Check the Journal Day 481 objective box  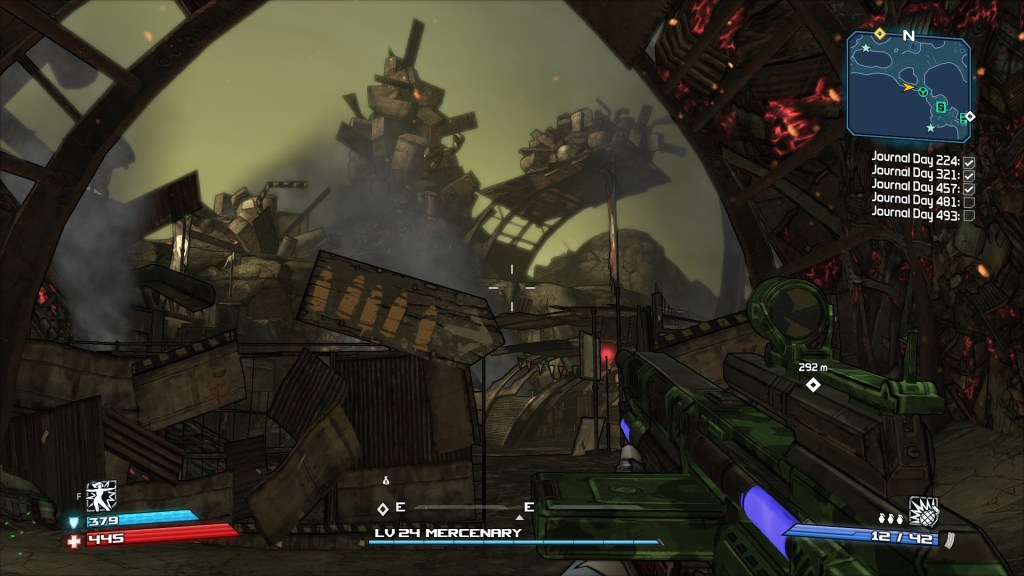968,201
